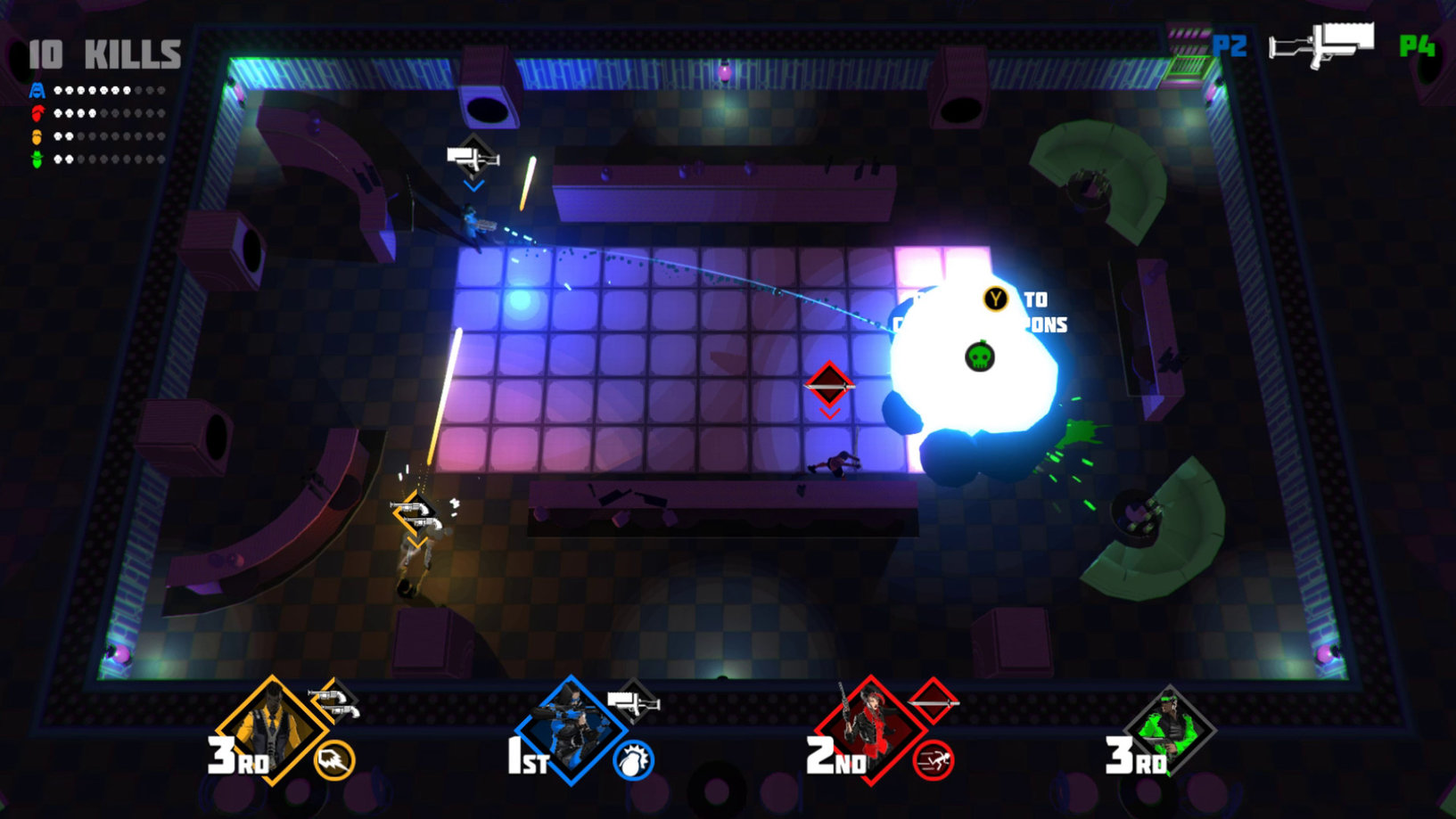Click the launcher weapon icon in the kill feed
Viewport: 1456px width, 819px height.
[1321, 44]
